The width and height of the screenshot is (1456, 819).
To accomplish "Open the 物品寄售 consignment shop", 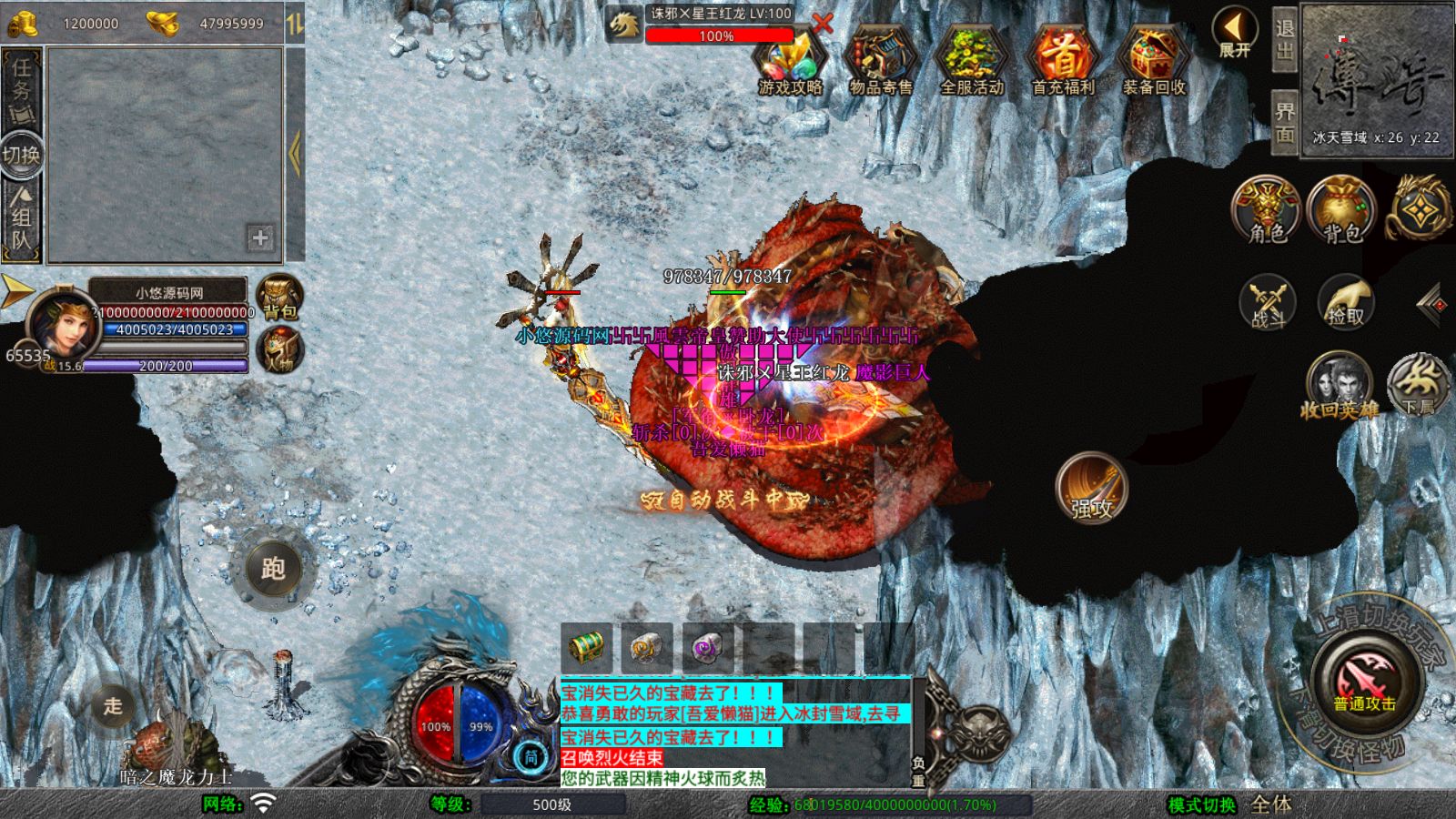I will tap(880, 60).
